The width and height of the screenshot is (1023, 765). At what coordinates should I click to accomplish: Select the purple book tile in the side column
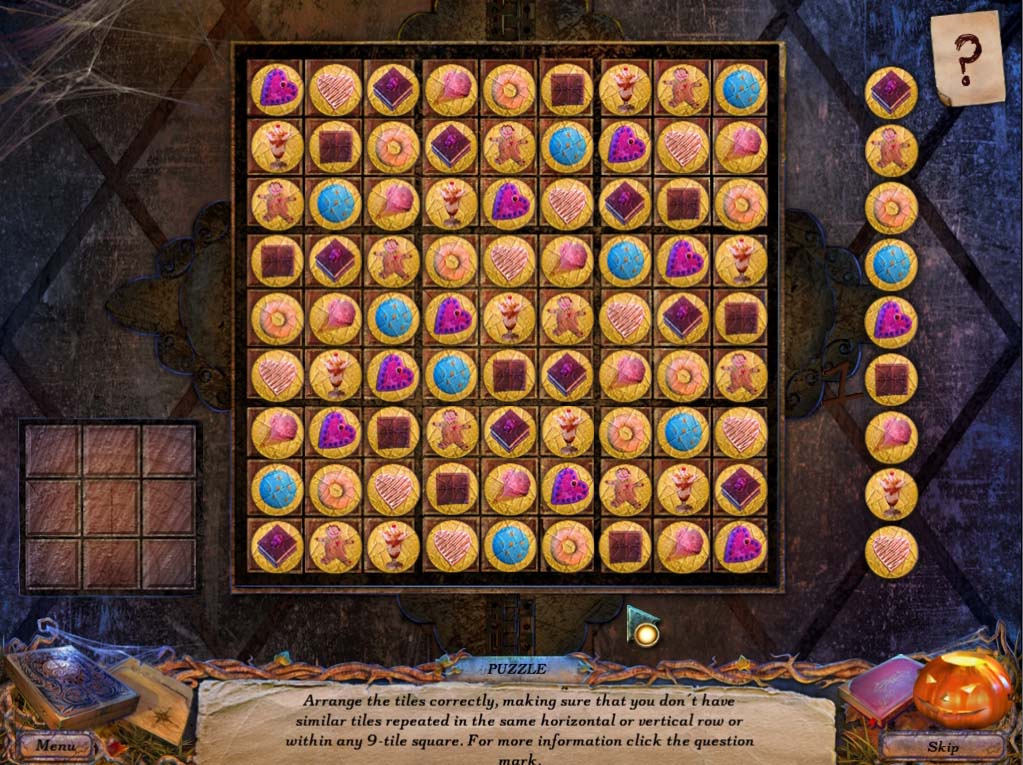click(x=891, y=93)
